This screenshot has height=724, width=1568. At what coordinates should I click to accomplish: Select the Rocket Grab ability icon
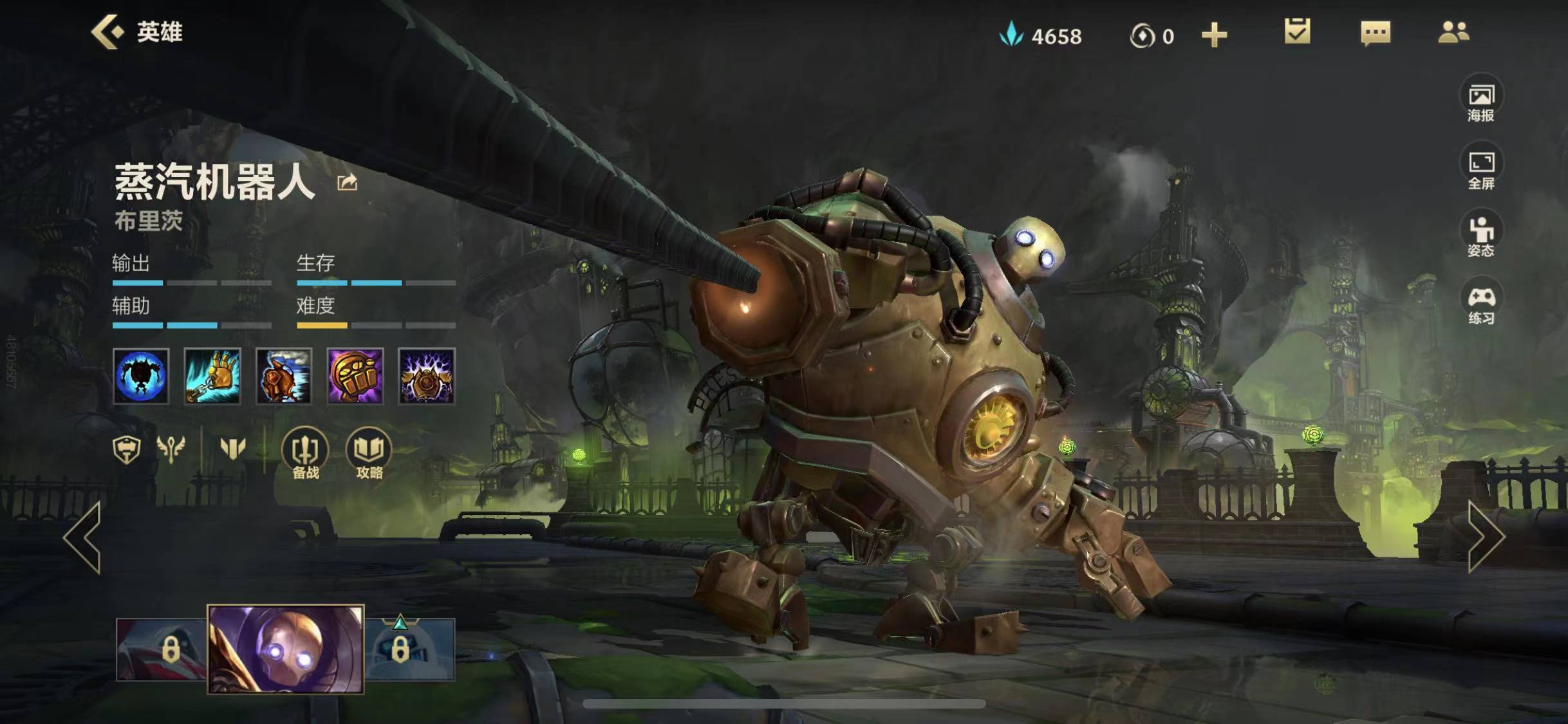[212, 376]
